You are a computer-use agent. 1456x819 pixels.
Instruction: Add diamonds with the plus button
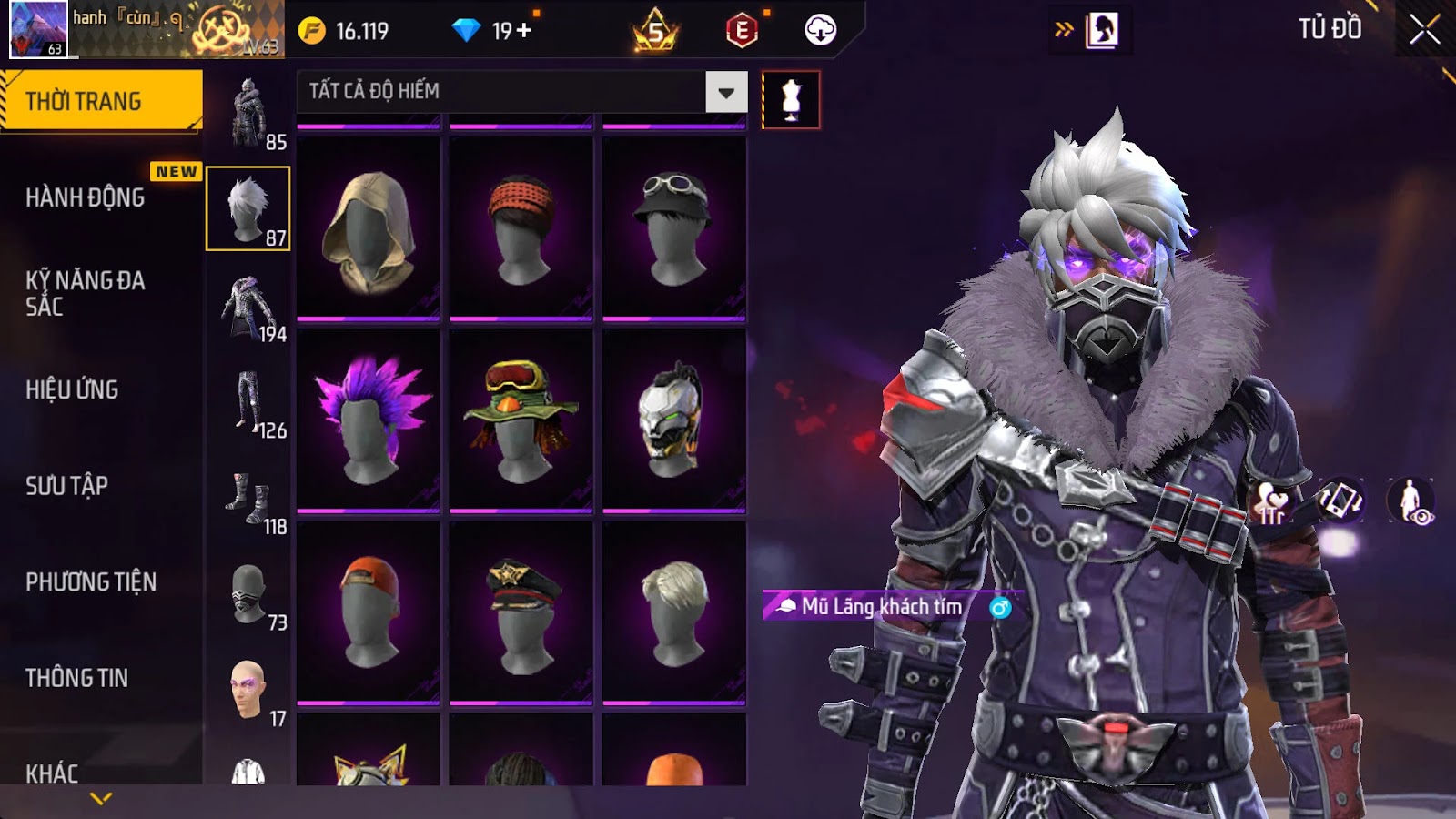point(524,31)
